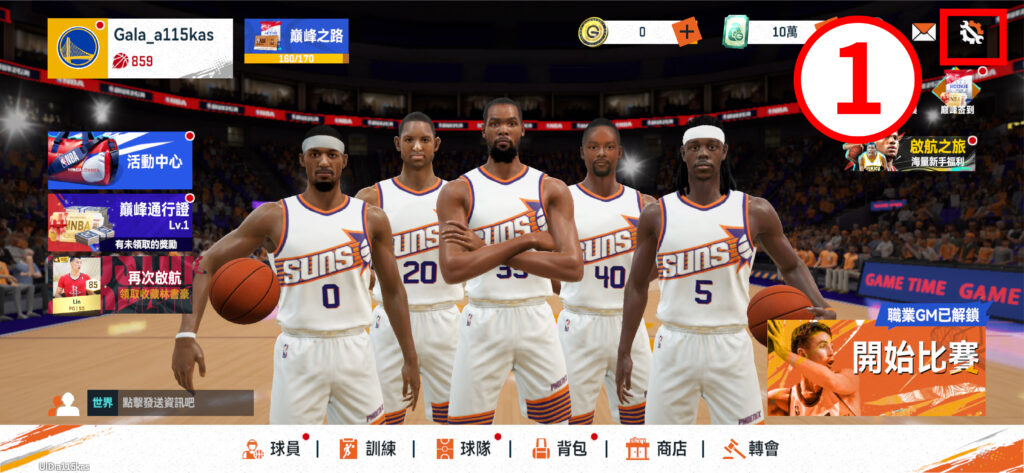Open the 球員 players menu

point(271,449)
